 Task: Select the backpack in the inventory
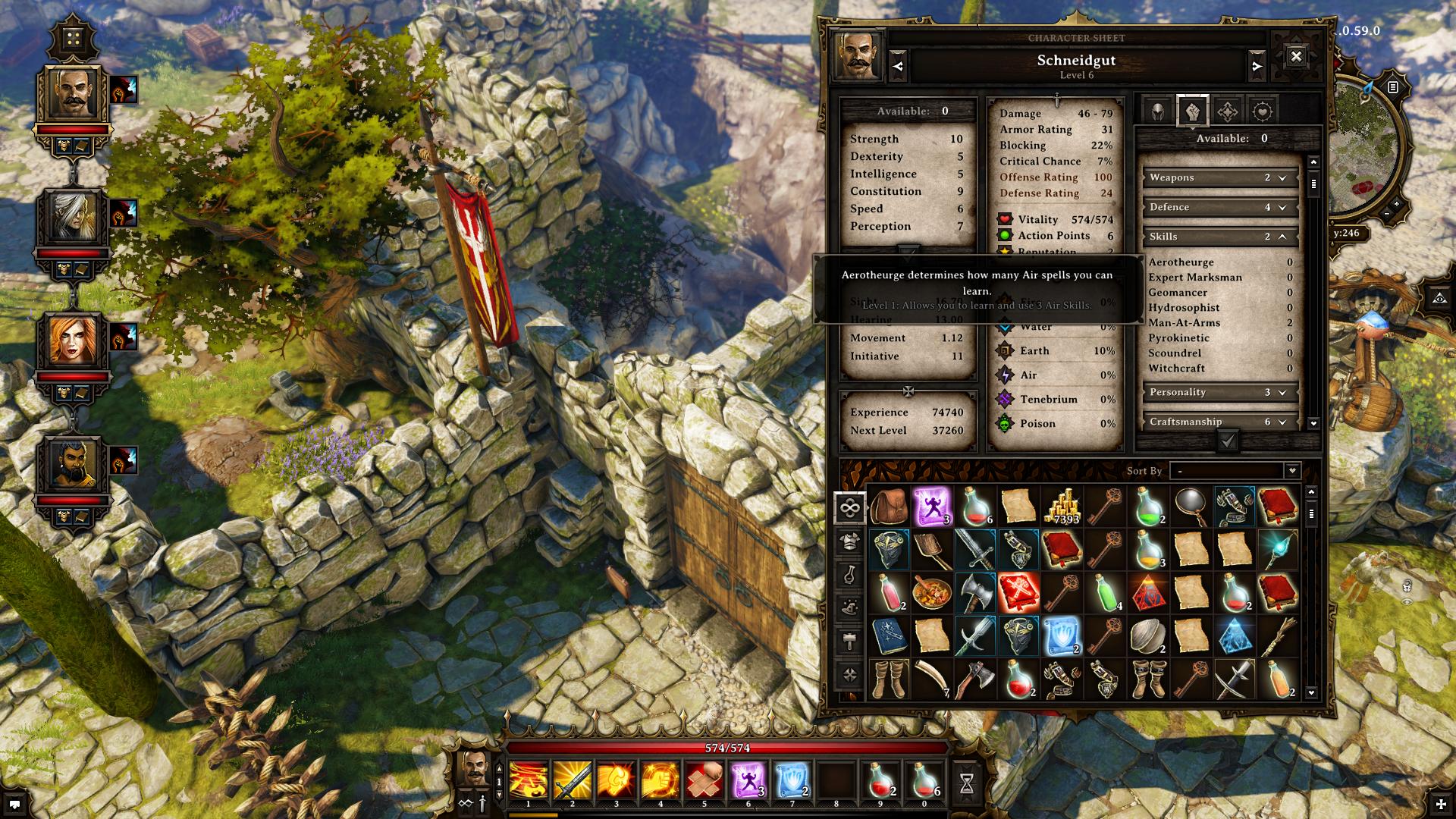(889, 507)
